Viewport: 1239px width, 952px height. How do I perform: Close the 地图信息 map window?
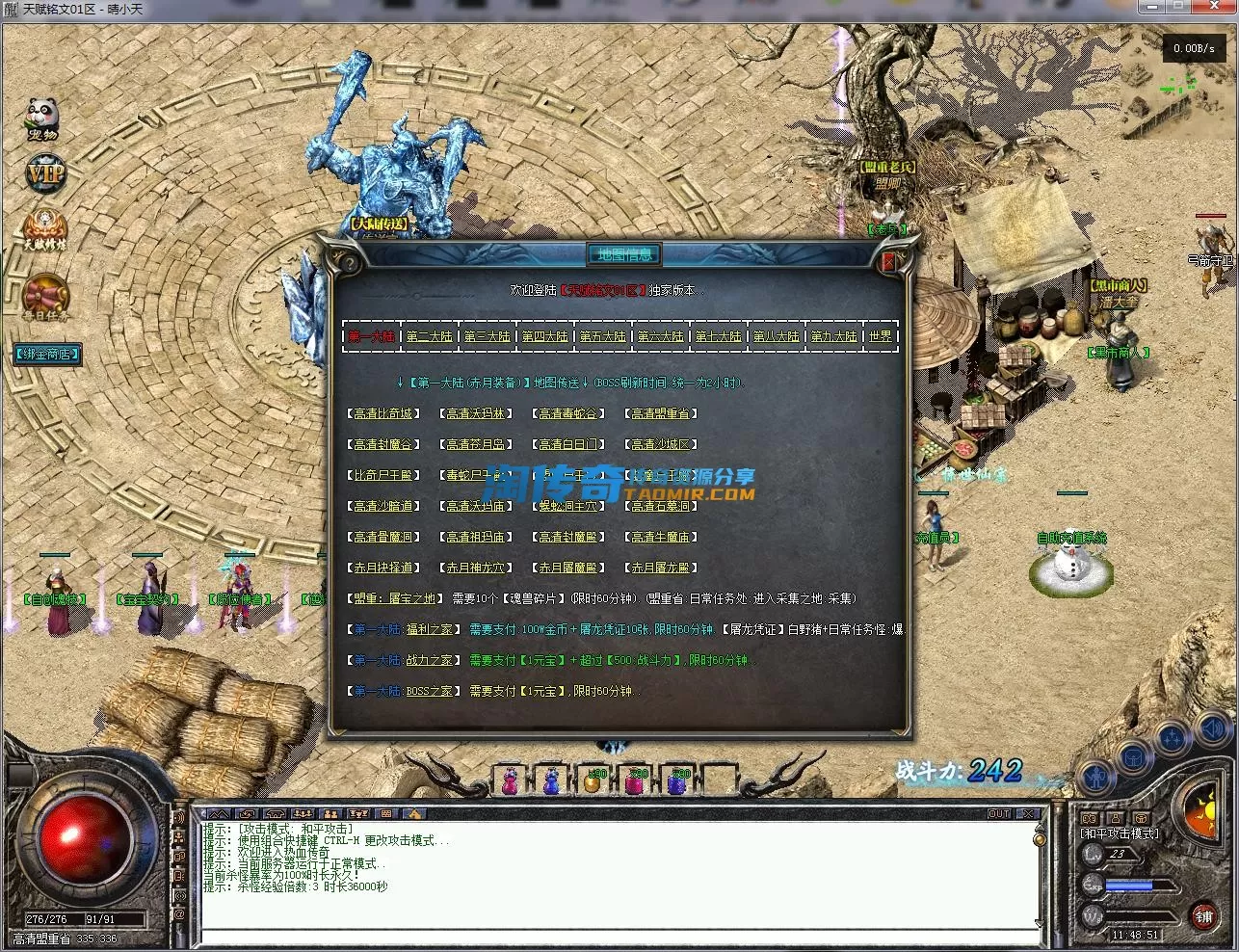[x=888, y=261]
